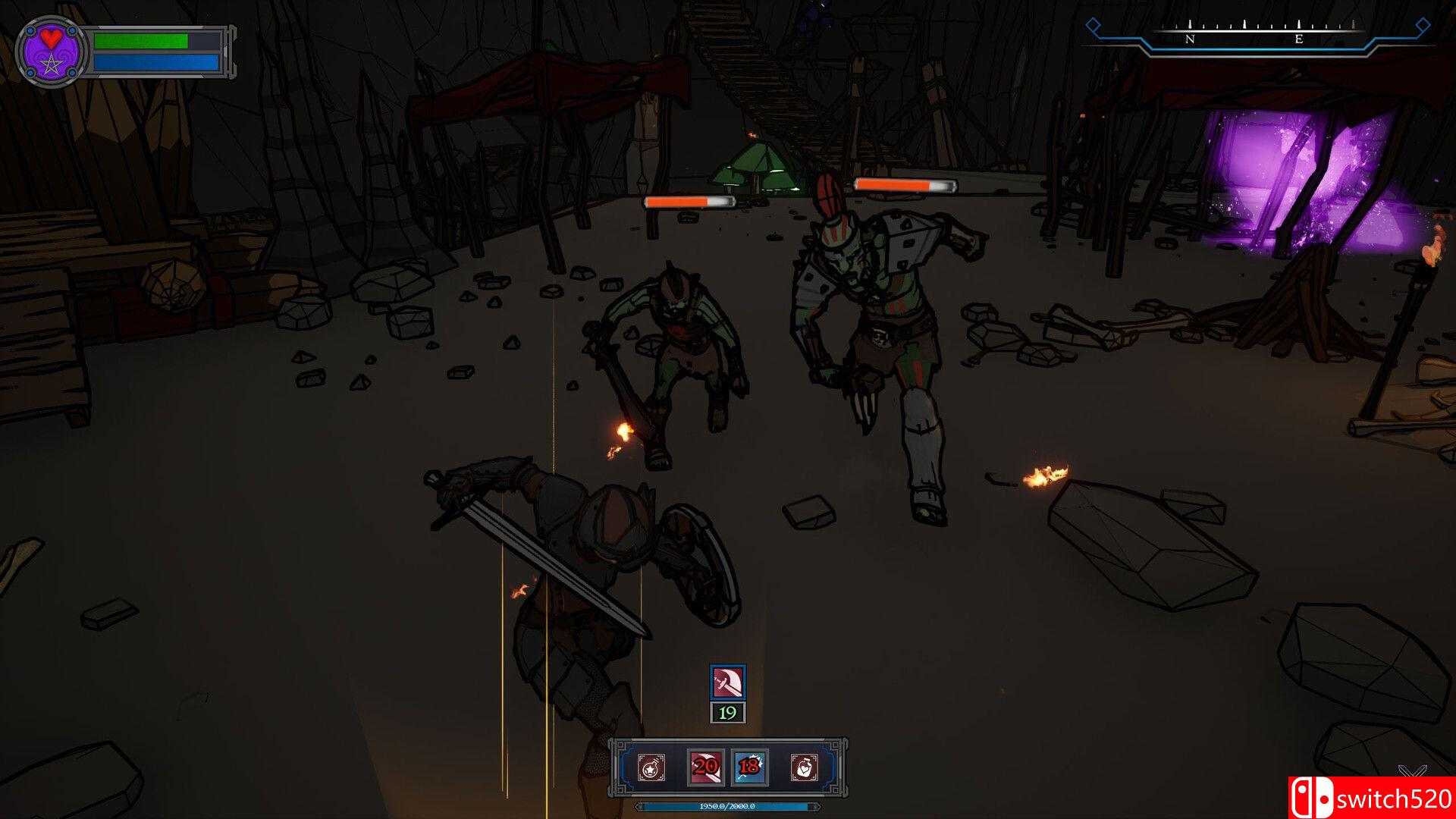Select the active sword slash buff icon
This screenshot has width=1456, height=819.
click(x=727, y=682)
